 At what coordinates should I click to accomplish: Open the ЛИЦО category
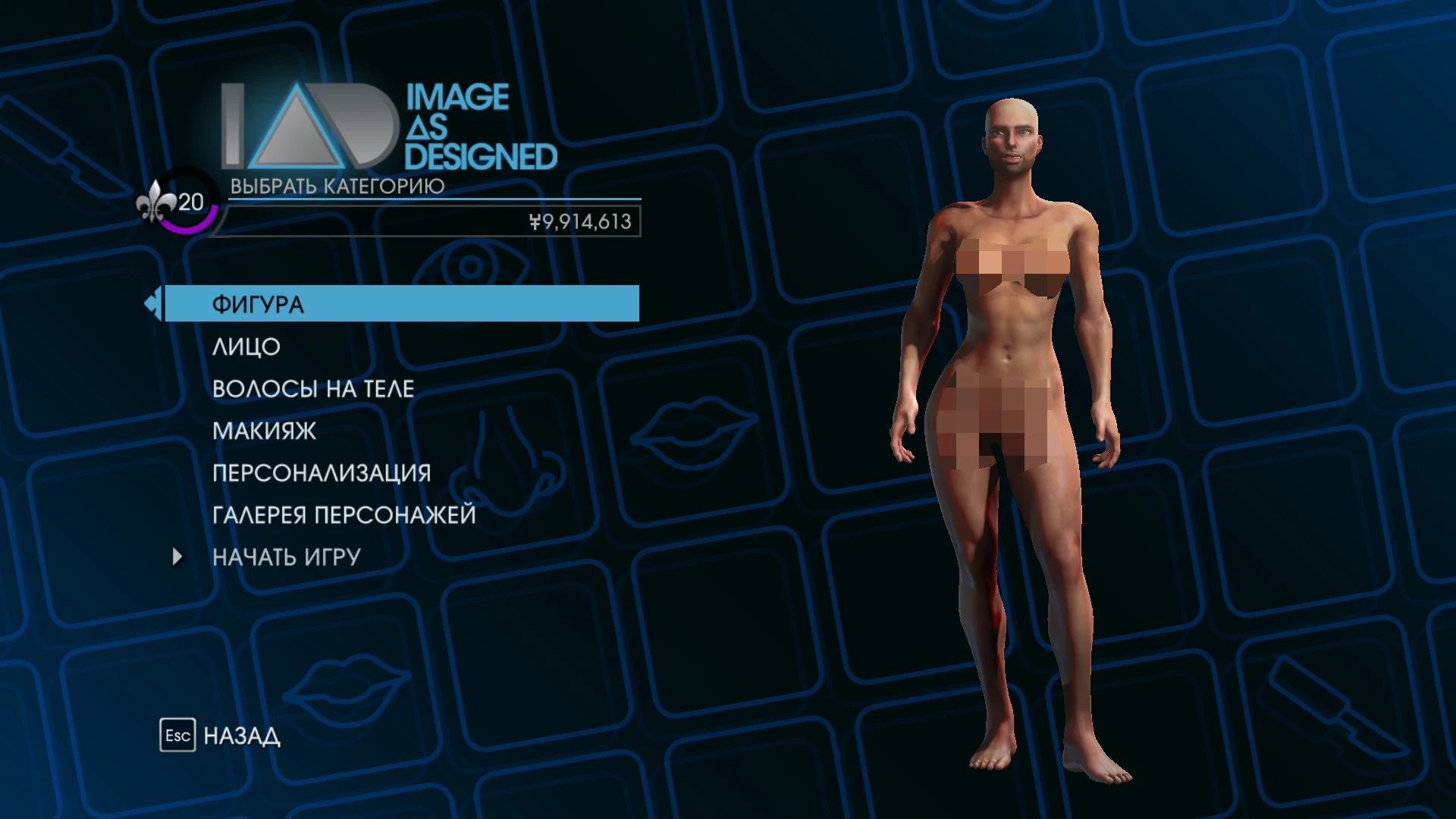(246, 347)
